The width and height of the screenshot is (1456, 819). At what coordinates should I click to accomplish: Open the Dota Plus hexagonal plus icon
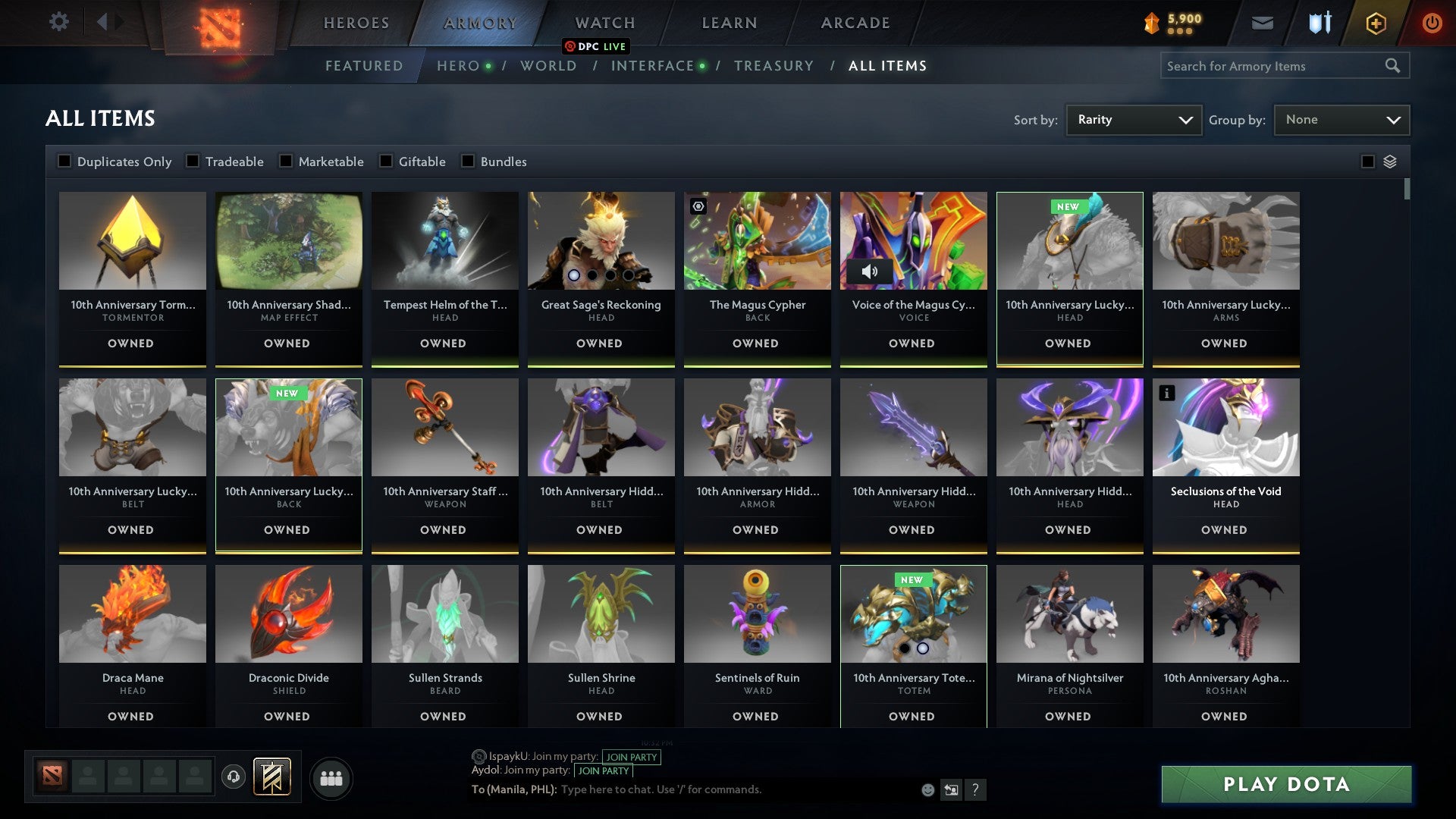point(1376,23)
